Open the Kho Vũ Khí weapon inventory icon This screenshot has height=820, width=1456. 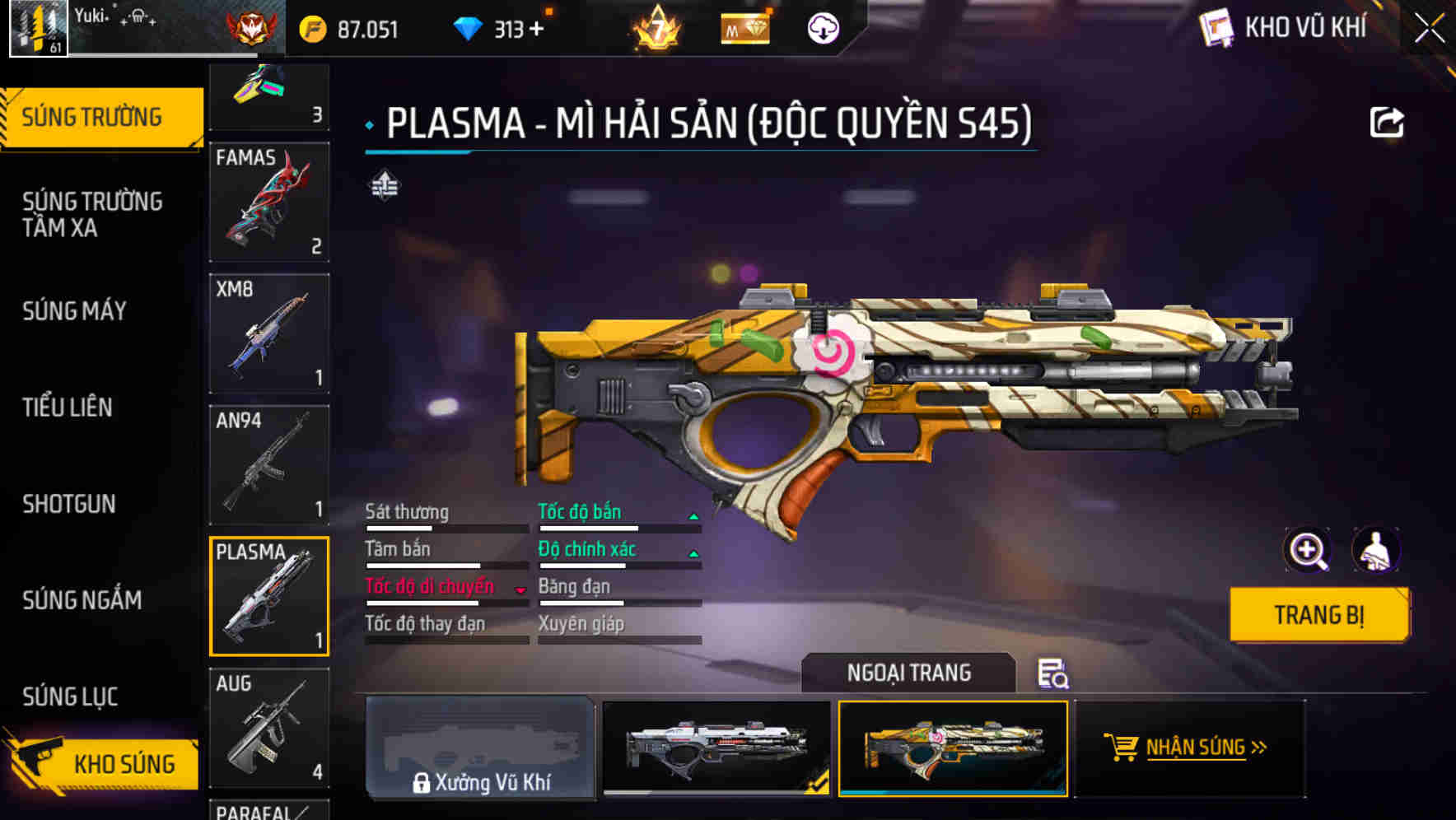tap(1216, 27)
